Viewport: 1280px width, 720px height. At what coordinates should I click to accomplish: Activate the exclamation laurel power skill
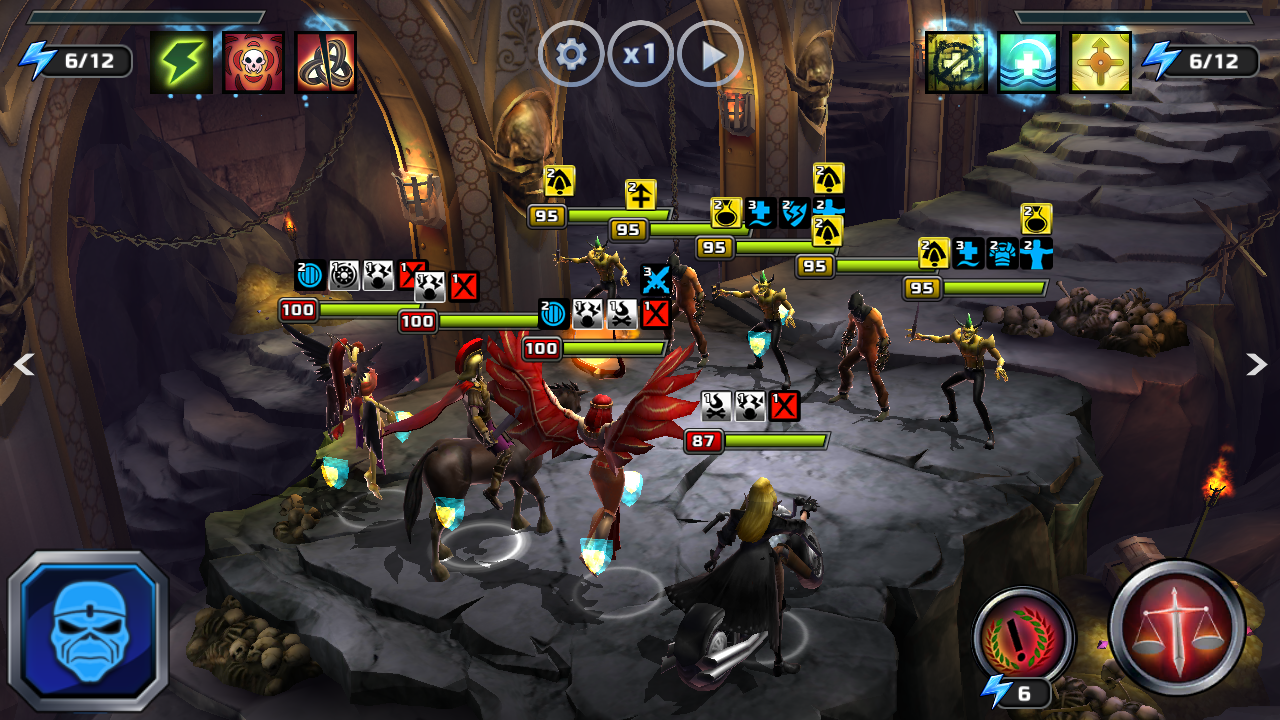coord(1023,635)
